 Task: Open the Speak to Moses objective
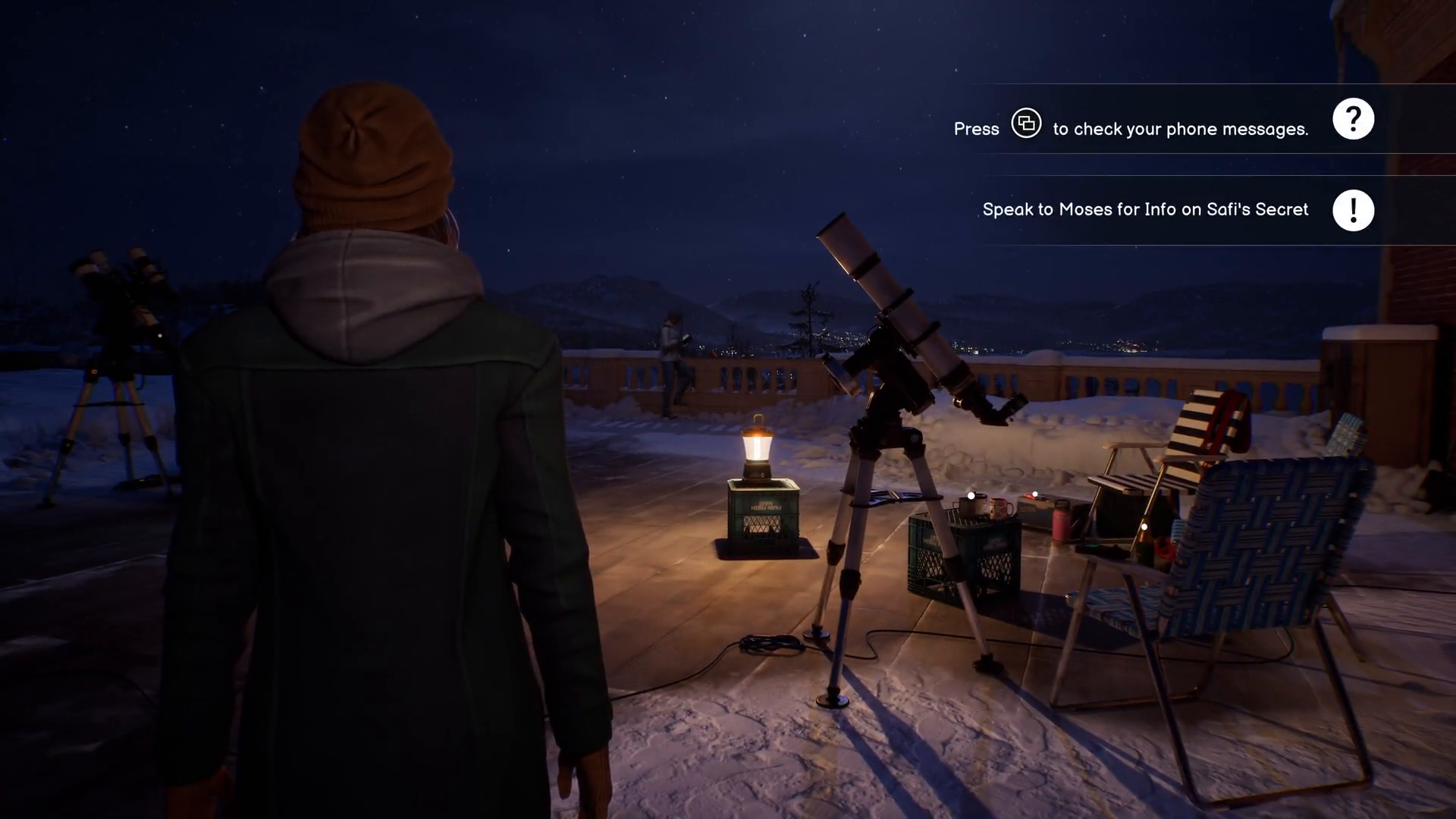tap(1145, 209)
